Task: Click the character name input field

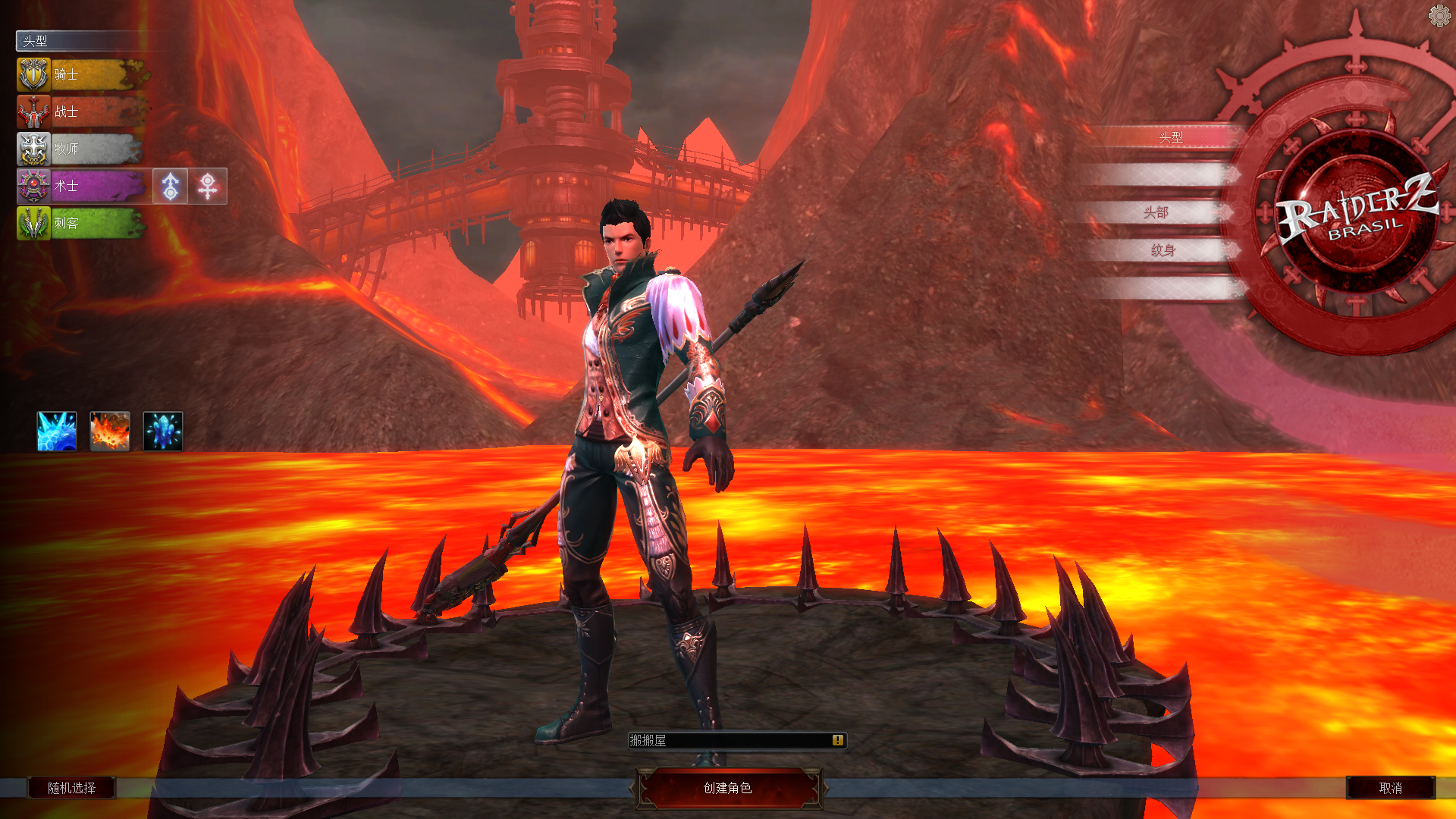Action: (728, 740)
